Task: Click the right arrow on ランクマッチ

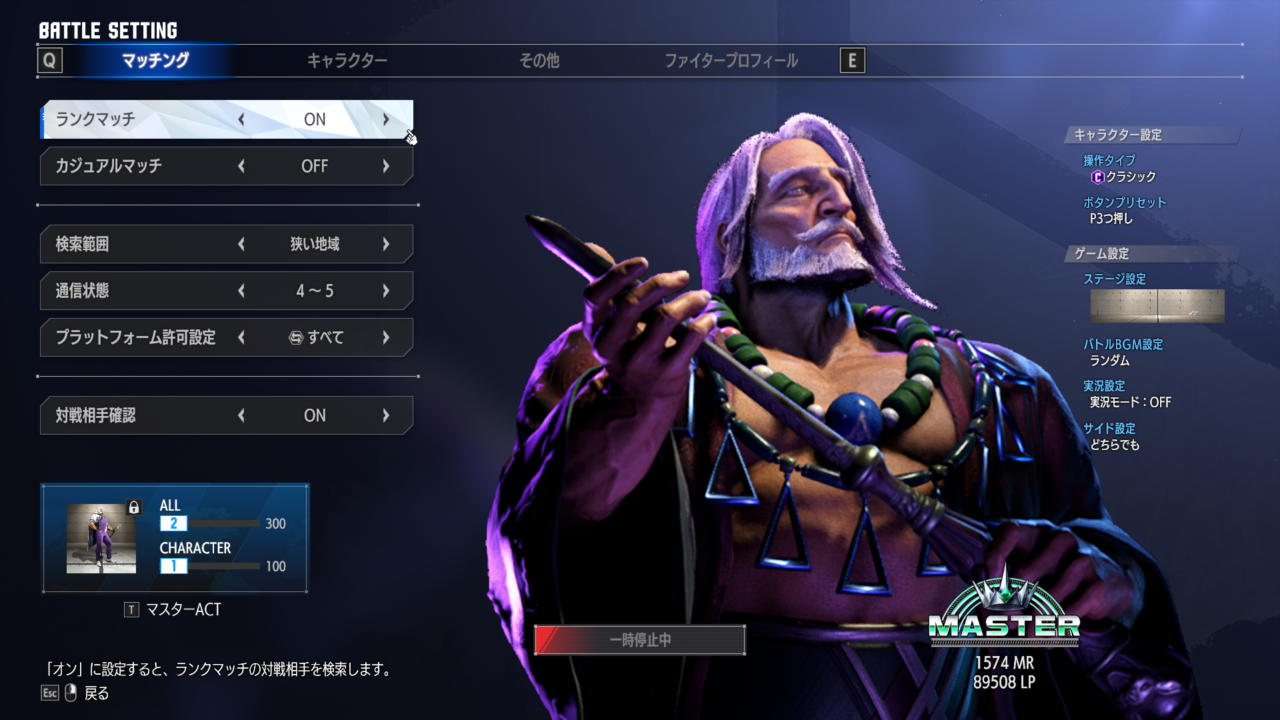Action: point(386,119)
